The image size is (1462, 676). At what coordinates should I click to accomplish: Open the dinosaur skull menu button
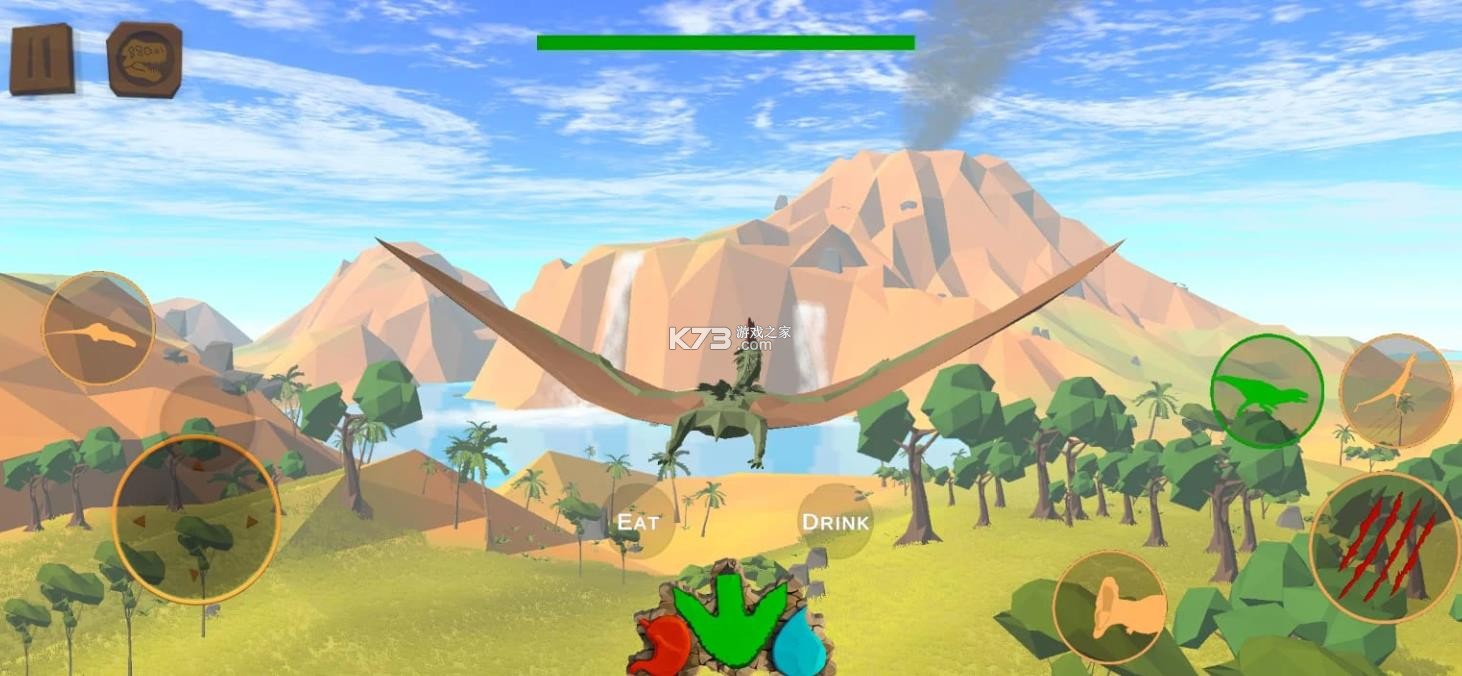(x=144, y=60)
